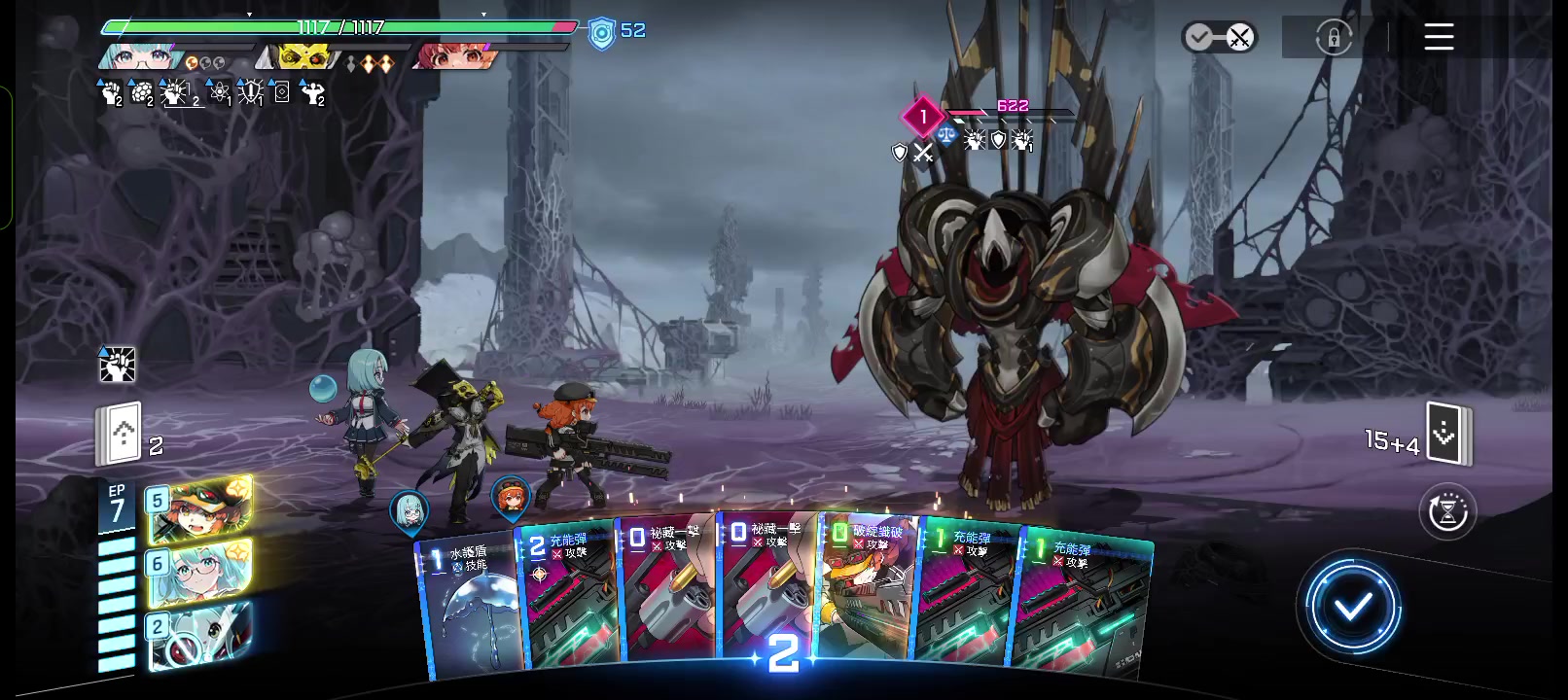The height and width of the screenshot is (700, 1568).
Task: View the draw pile with 2 cards
Action: pos(121,434)
